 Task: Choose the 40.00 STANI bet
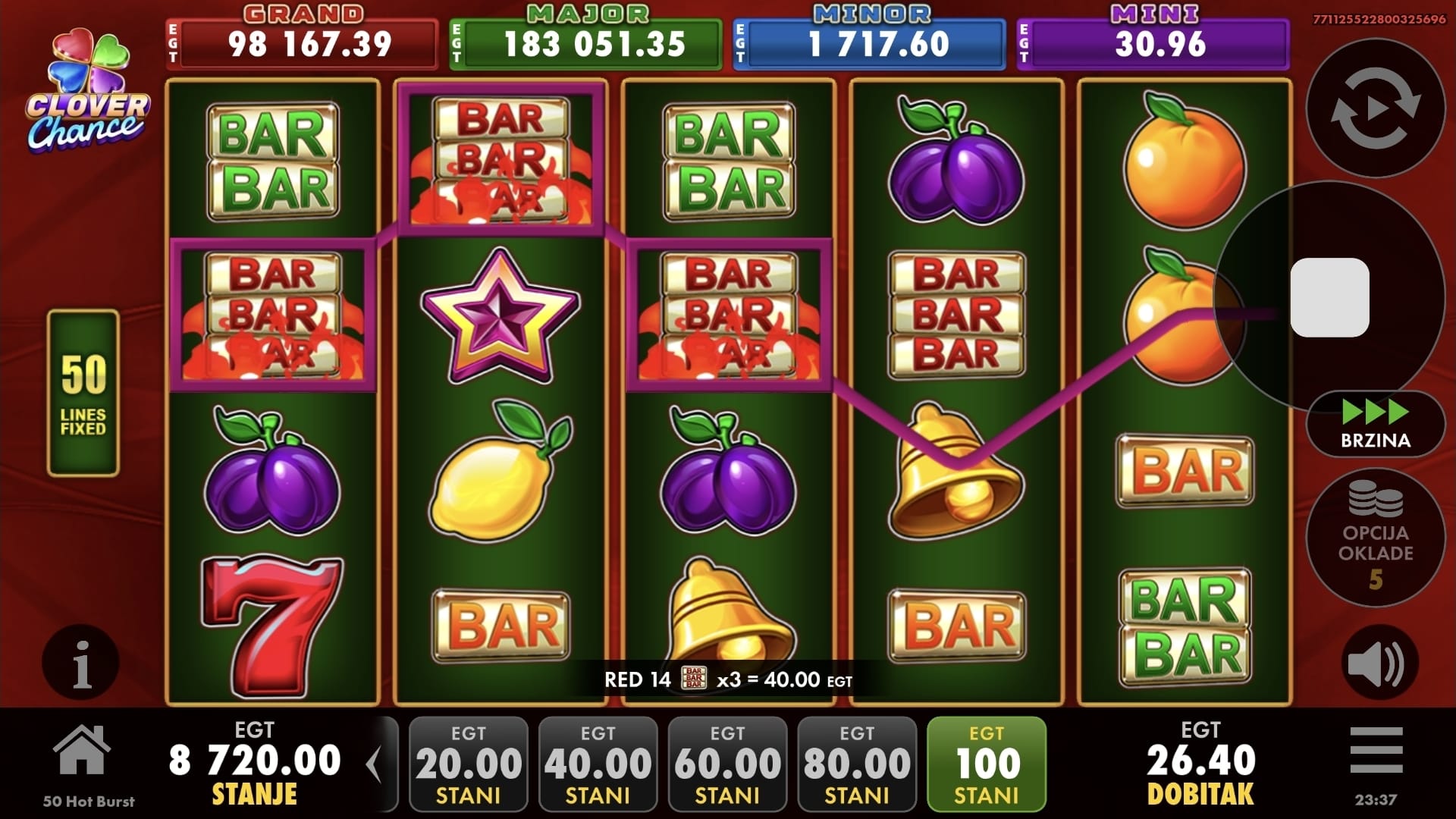click(598, 764)
